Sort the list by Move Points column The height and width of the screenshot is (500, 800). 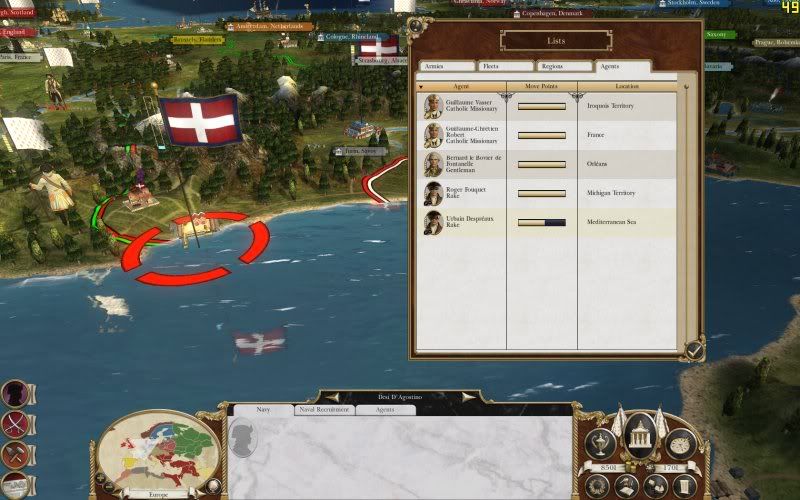pos(541,87)
